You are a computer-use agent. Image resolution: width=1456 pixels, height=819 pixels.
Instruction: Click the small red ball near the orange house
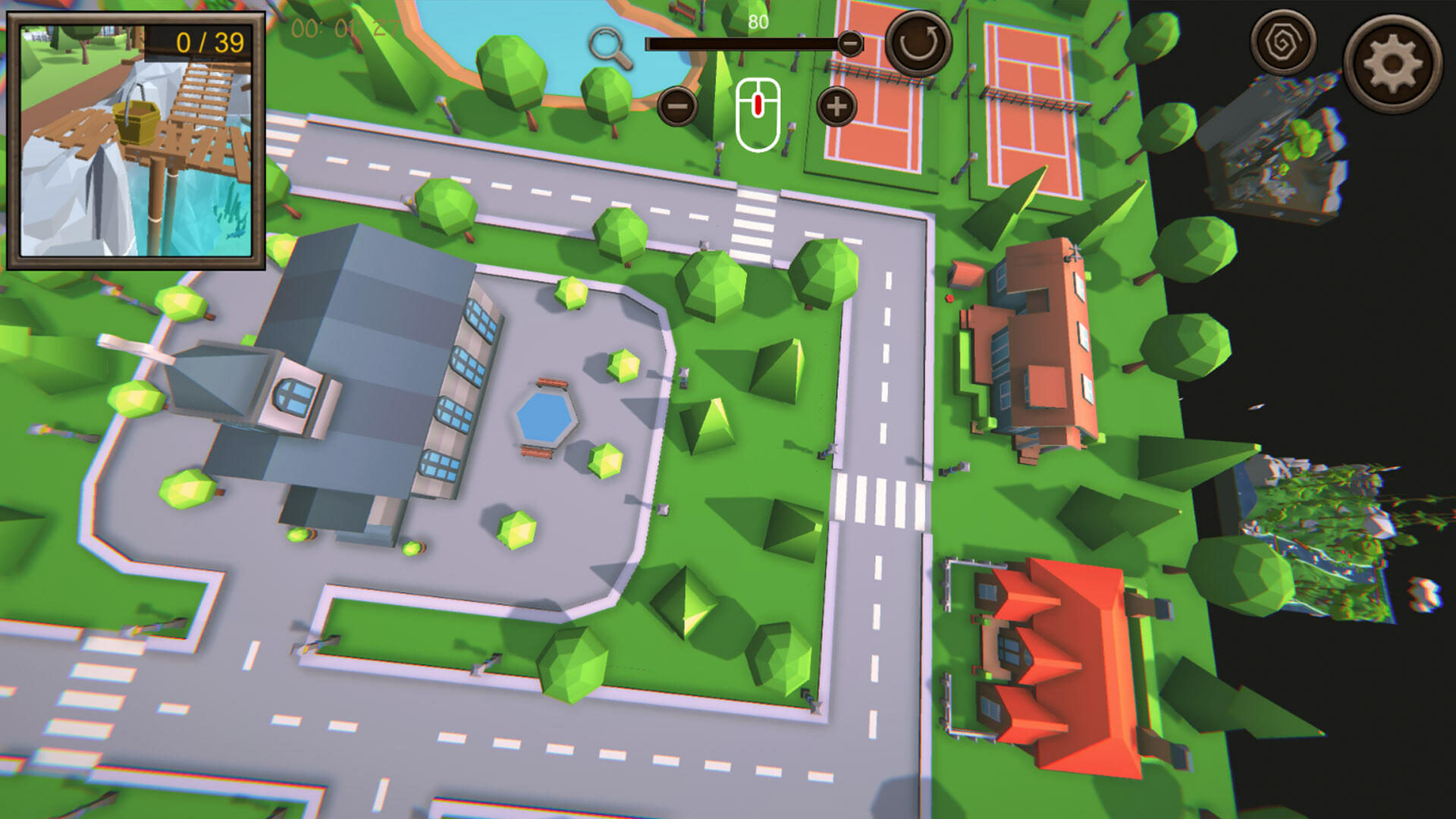[x=949, y=299]
